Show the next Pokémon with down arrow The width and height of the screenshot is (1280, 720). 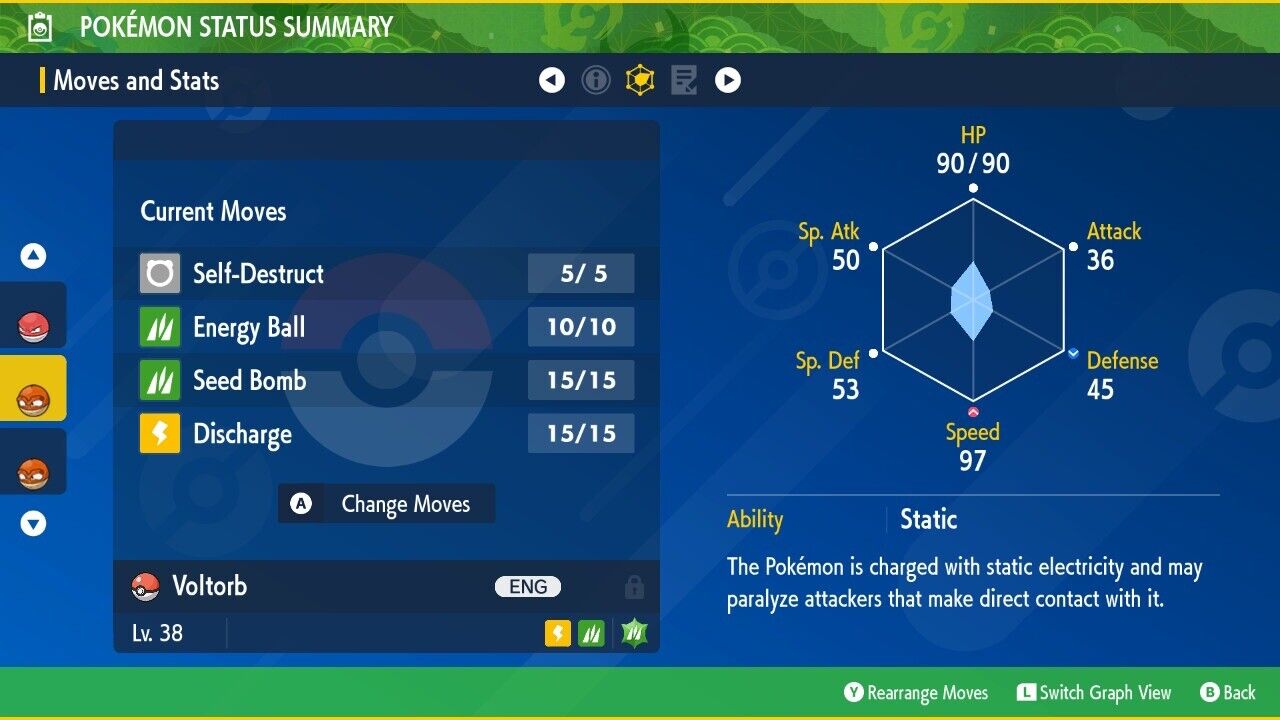(34, 523)
